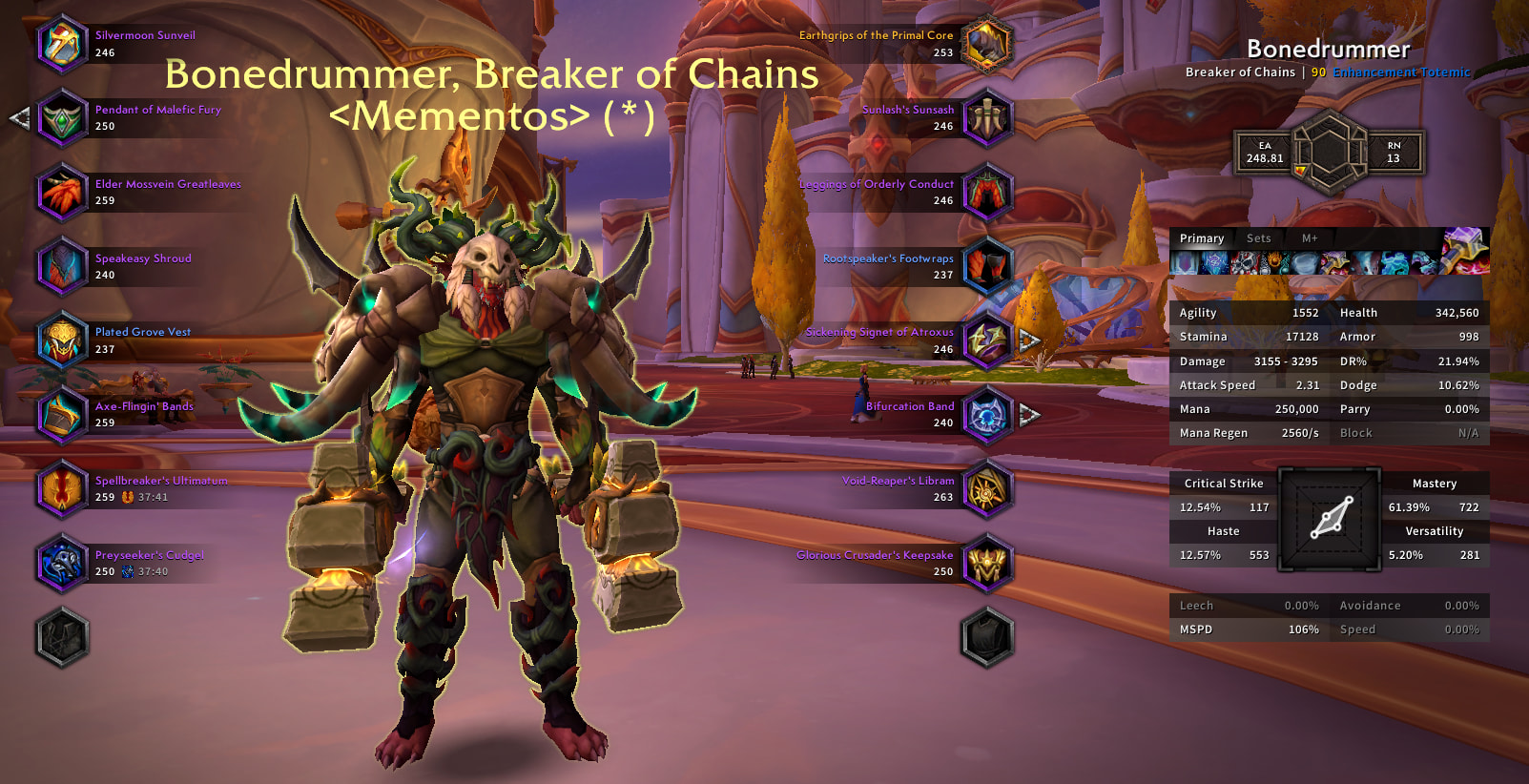1529x784 pixels.
Task: Open the Void-Reaper's Libram trinket slot
Action: pos(987,488)
